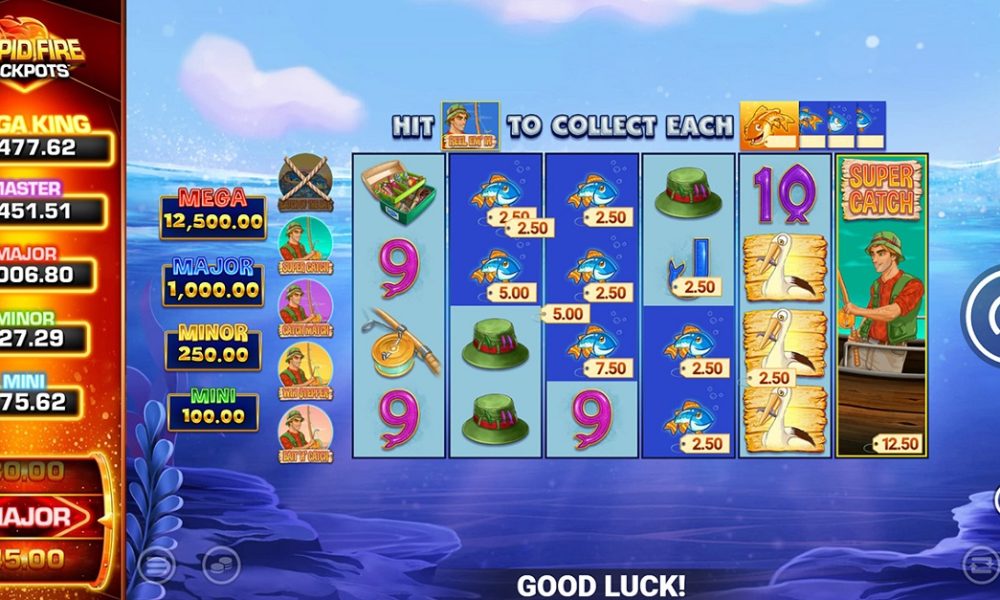Screen dimensions: 1000x600
Task: Open the coin stack bet settings
Action: click(x=221, y=566)
